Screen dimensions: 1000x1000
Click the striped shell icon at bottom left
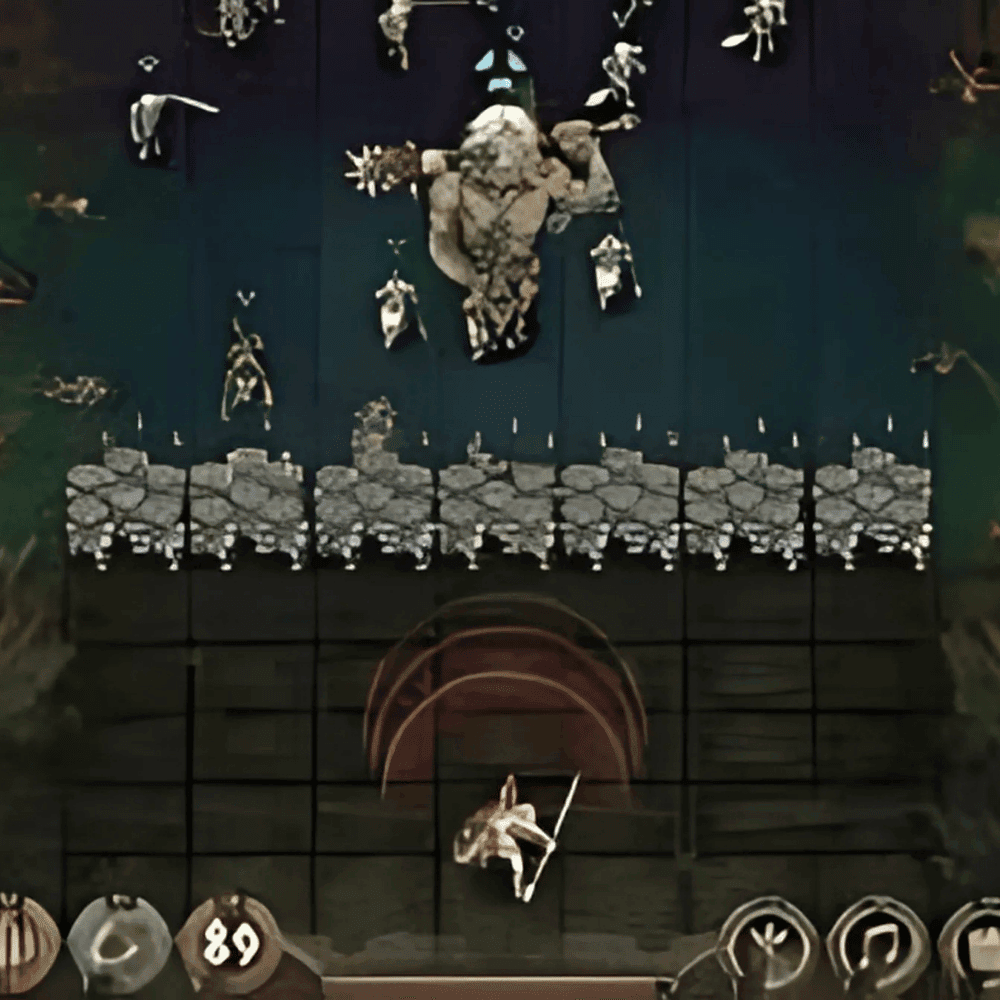pyautogui.click(x=22, y=944)
